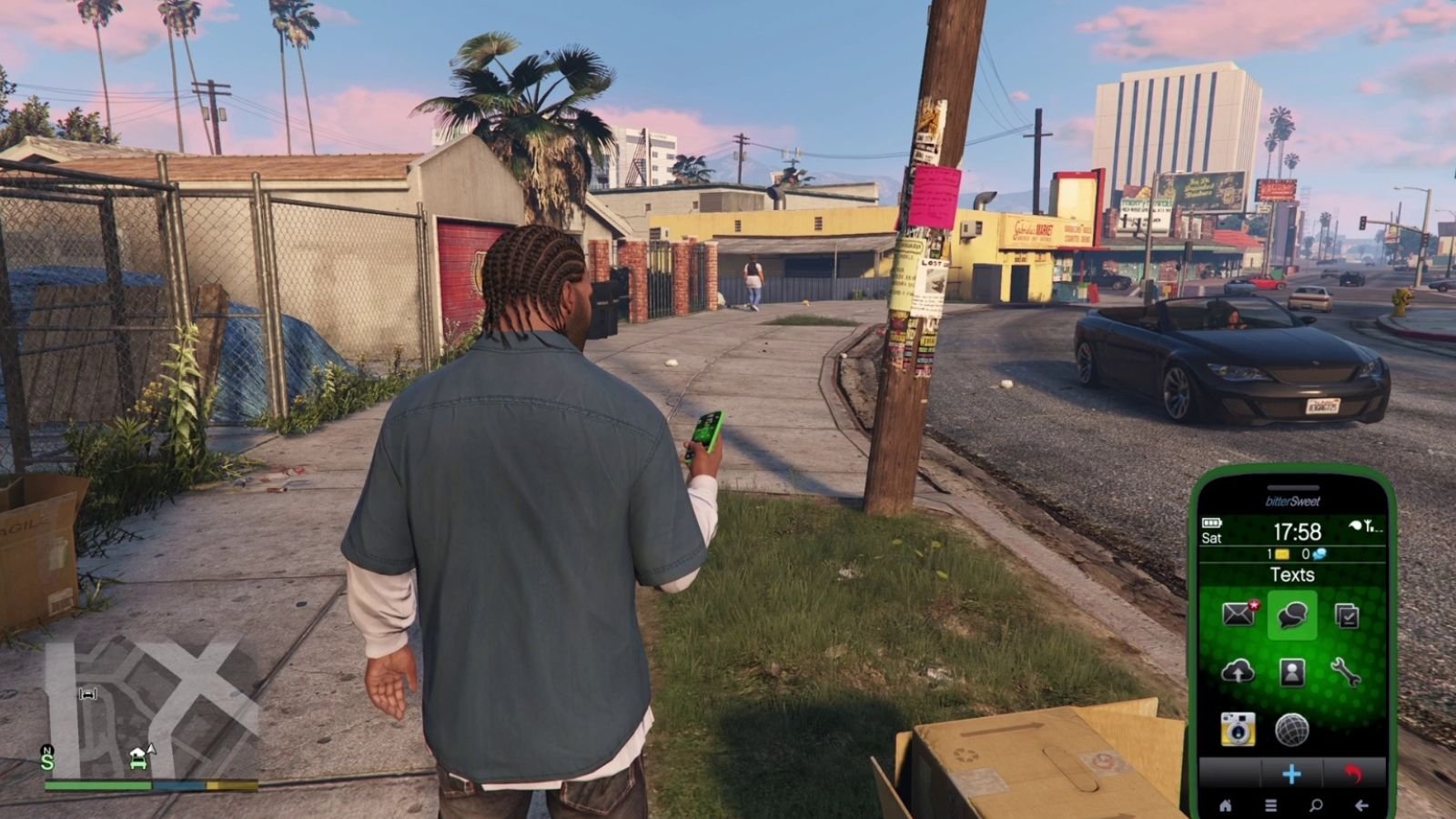
Task: Select the Texts header label
Action: (1292, 574)
